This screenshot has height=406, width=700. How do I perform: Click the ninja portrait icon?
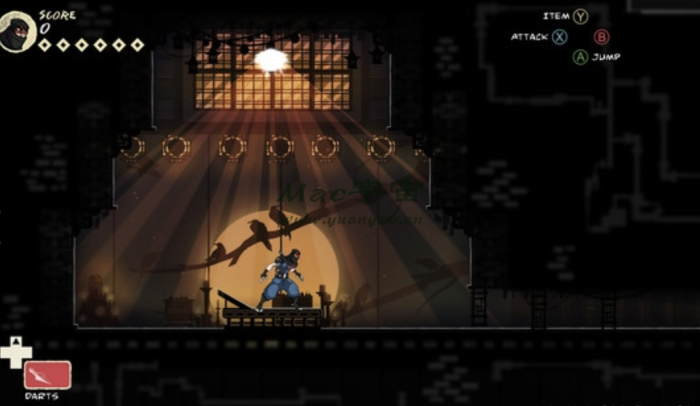(x=18, y=33)
